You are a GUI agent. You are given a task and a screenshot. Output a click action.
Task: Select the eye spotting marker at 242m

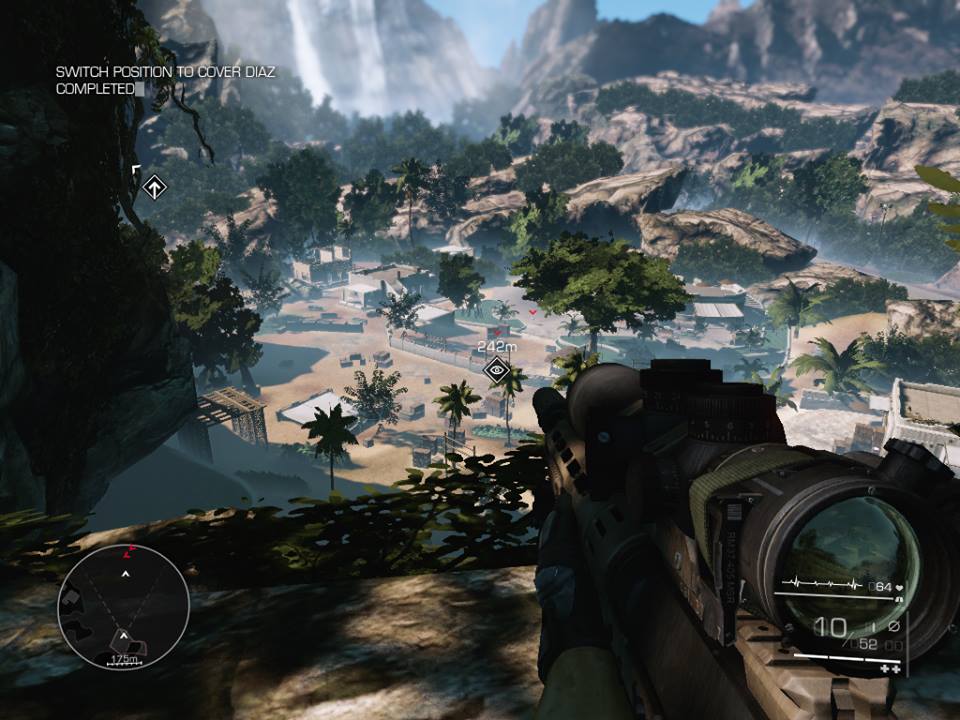(x=496, y=370)
